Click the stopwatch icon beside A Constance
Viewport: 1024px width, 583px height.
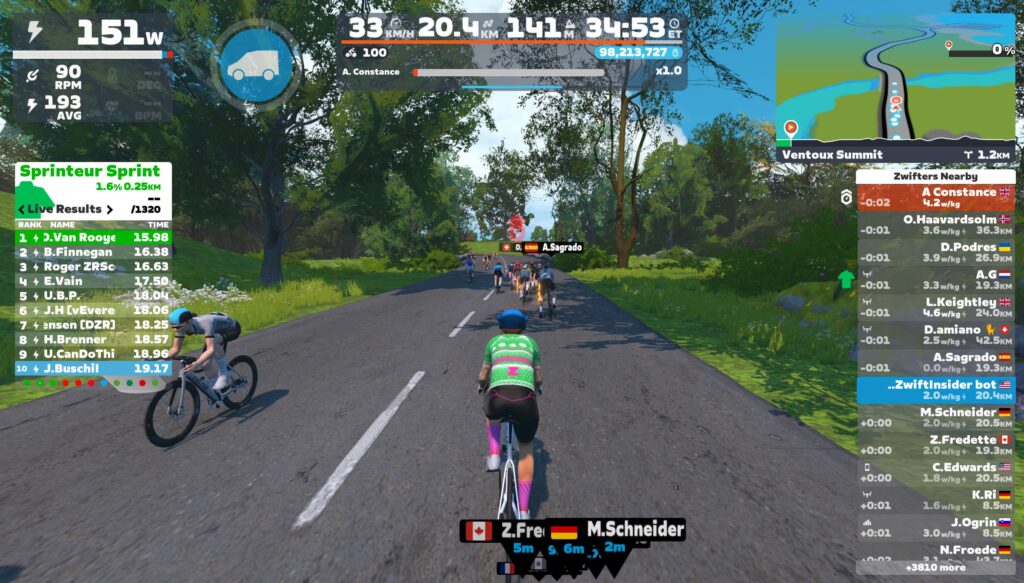[x=845, y=198]
